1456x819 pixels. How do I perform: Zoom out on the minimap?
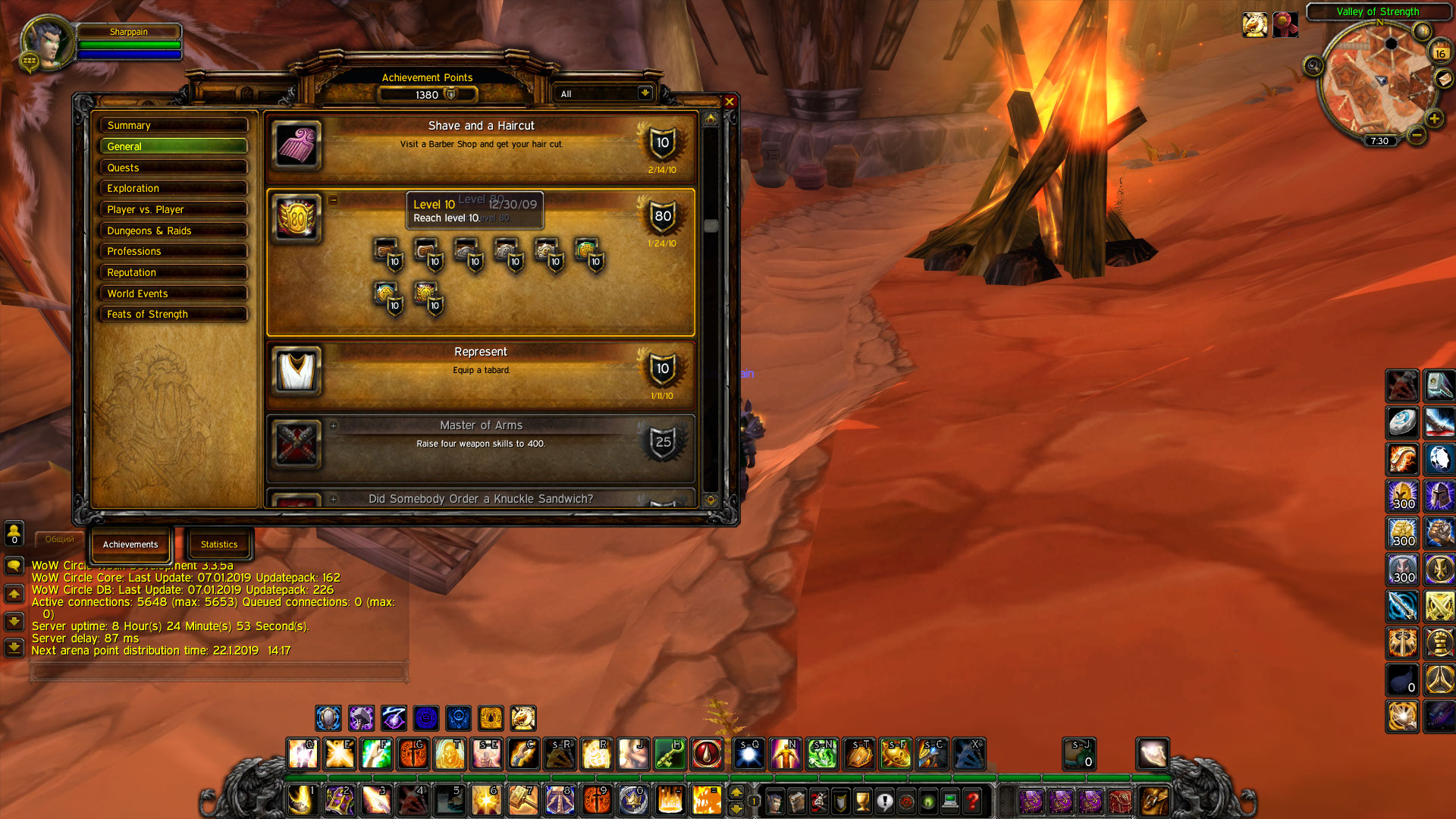point(1416,136)
